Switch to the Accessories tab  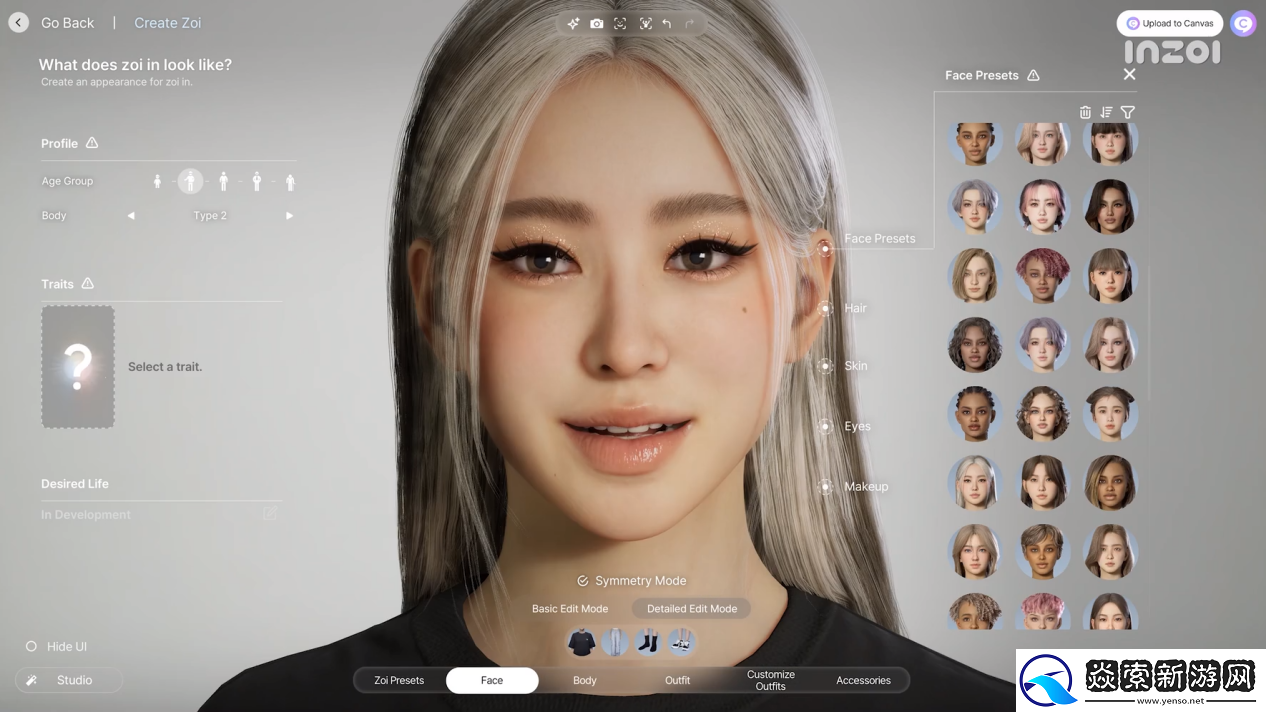click(863, 680)
